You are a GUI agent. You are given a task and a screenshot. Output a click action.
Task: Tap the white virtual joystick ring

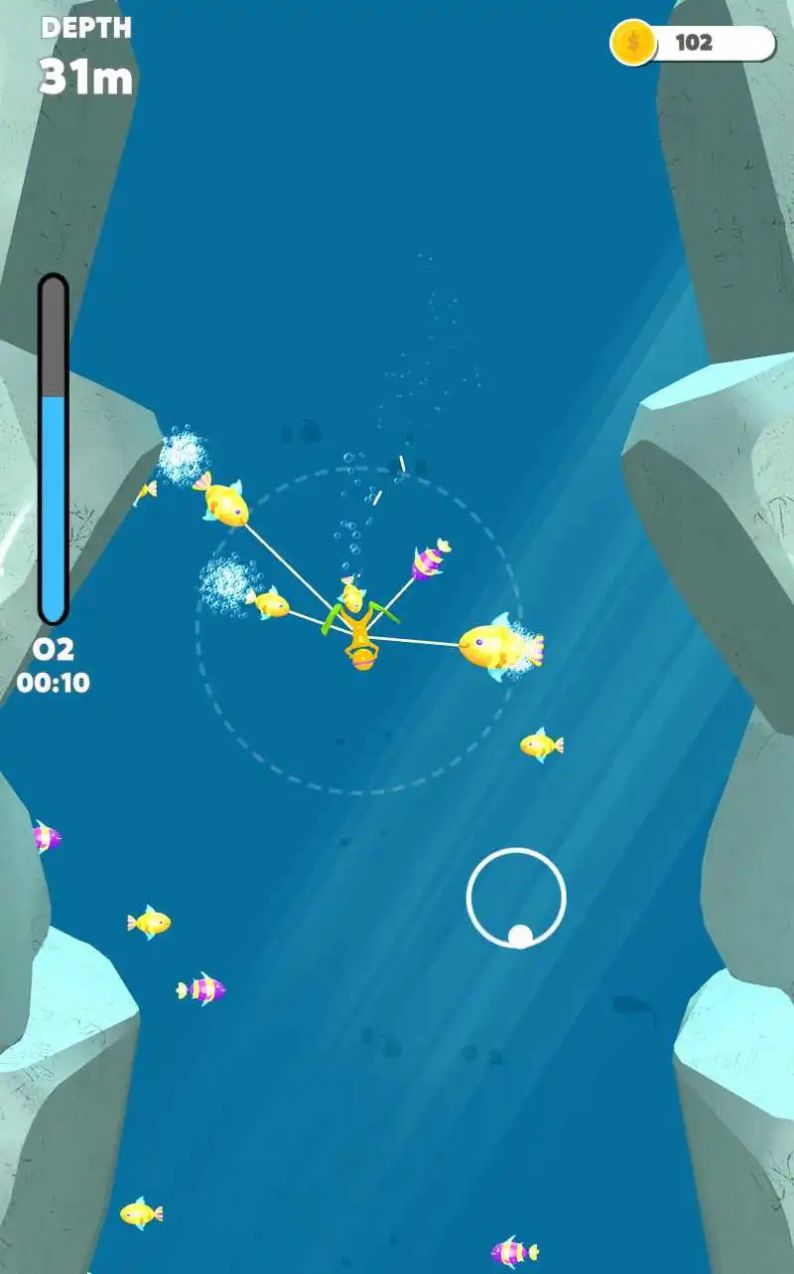516,897
